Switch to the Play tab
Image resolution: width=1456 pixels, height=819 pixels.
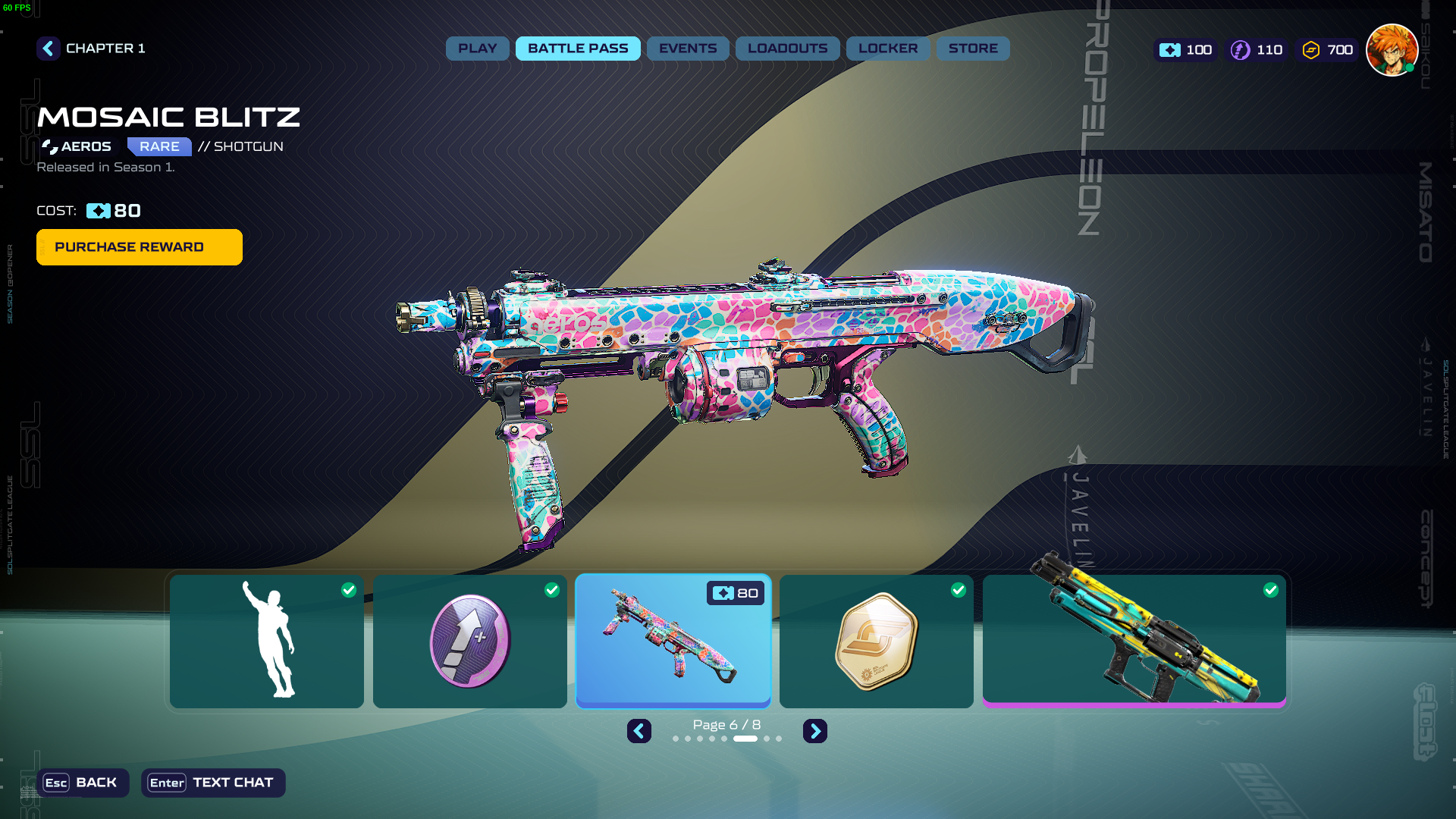pyautogui.click(x=477, y=49)
